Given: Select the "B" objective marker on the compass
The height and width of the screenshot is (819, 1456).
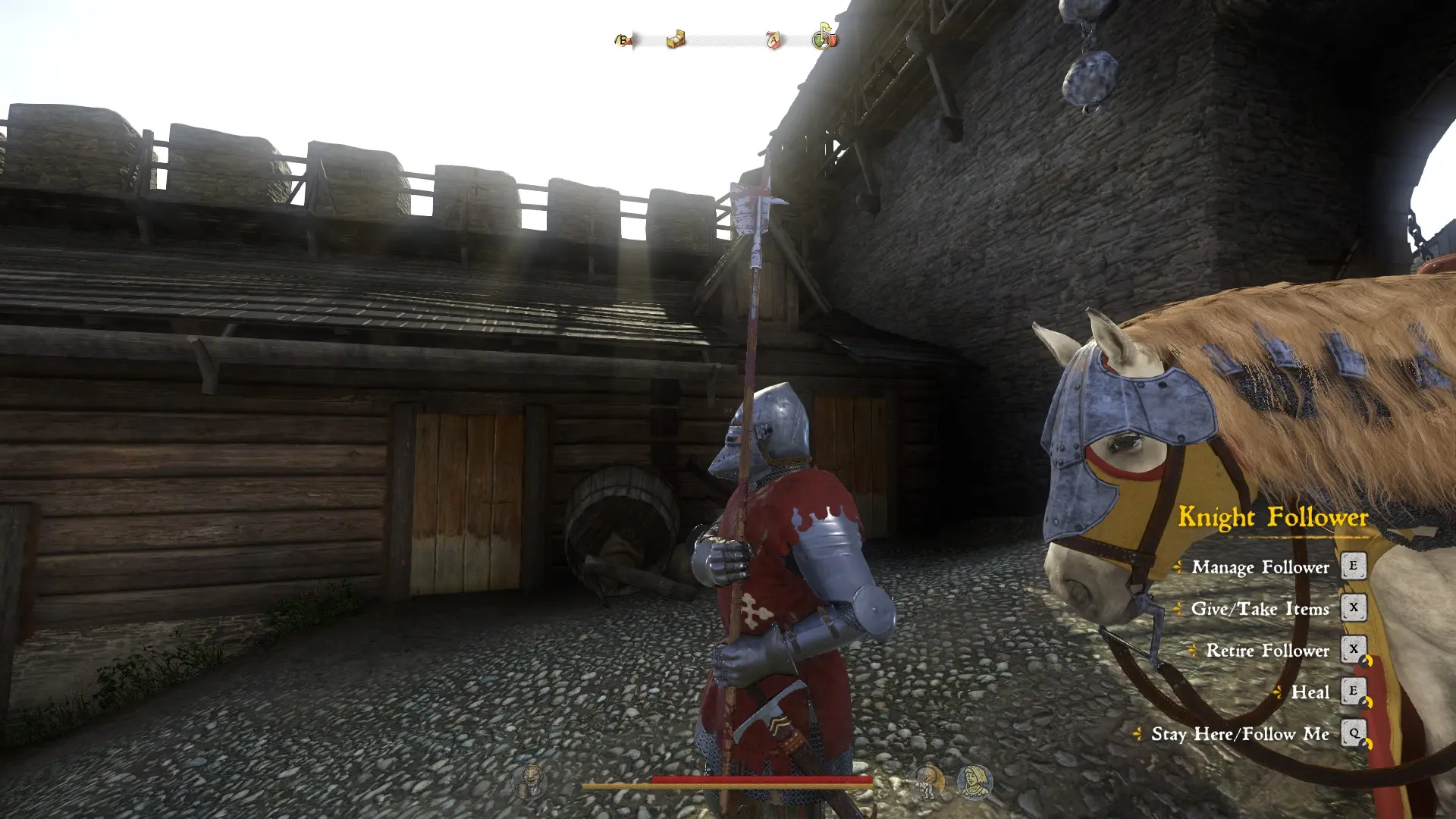Looking at the screenshot, I should 623,40.
